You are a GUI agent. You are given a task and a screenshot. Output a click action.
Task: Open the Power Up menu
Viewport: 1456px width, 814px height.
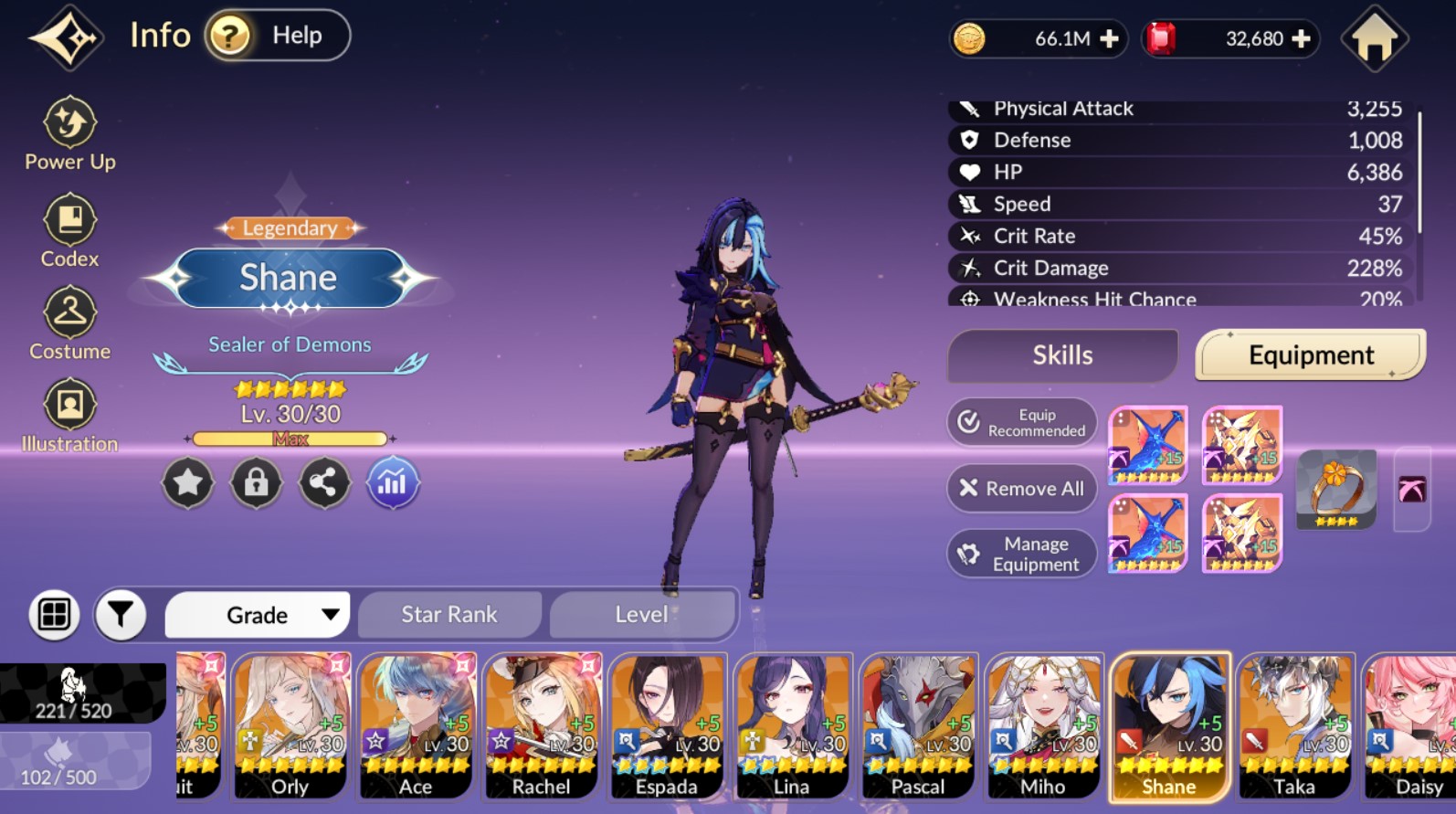pos(70,134)
